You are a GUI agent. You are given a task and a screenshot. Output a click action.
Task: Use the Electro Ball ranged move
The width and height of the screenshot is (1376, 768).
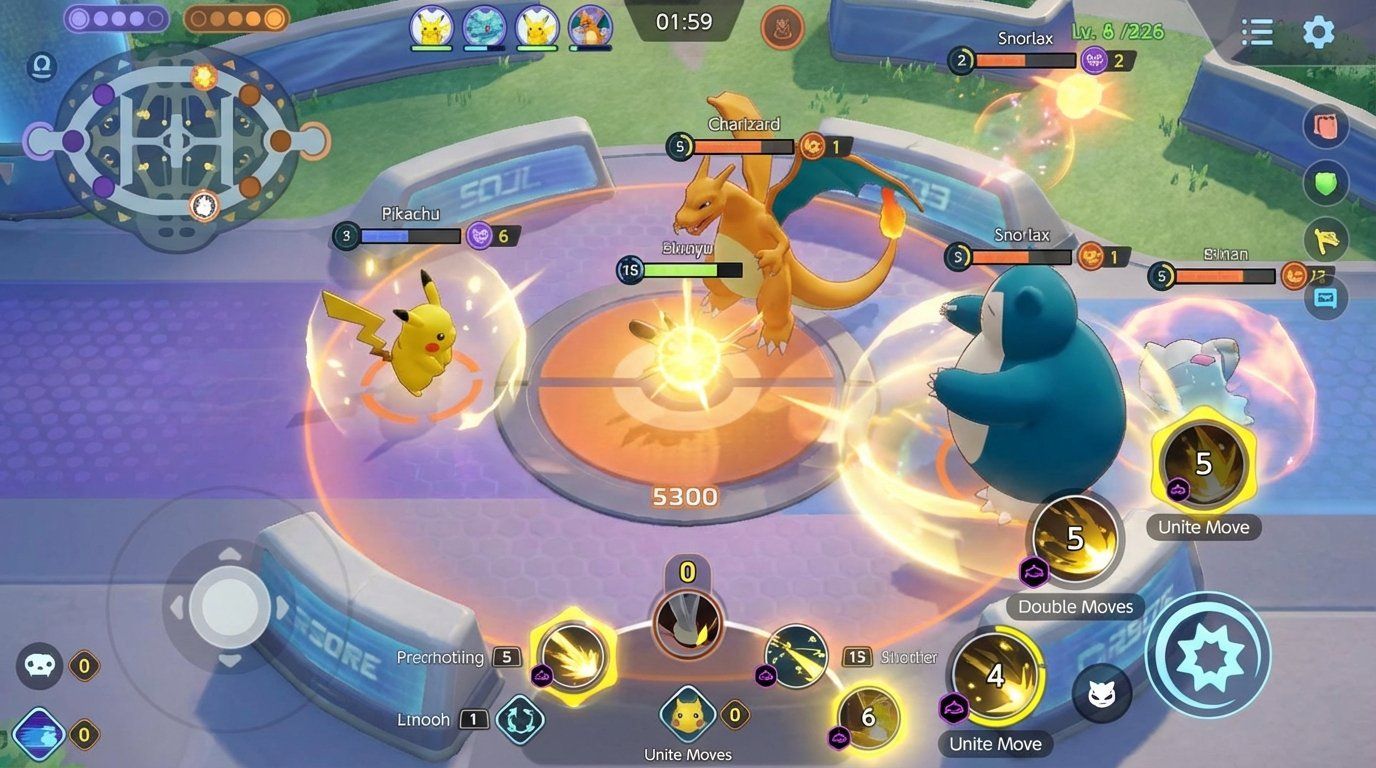click(x=795, y=655)
